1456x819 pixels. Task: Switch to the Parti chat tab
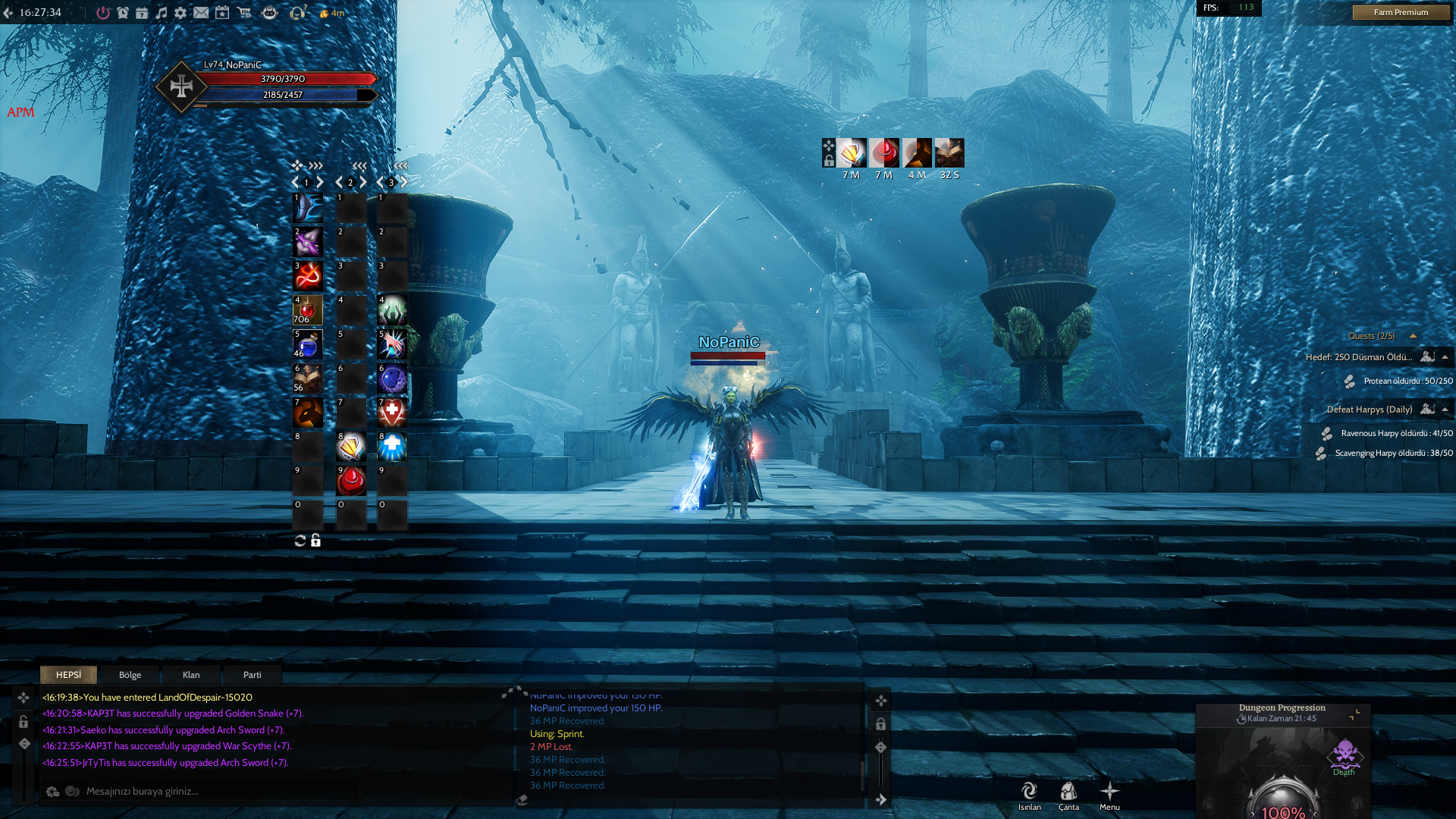(252, 675)
